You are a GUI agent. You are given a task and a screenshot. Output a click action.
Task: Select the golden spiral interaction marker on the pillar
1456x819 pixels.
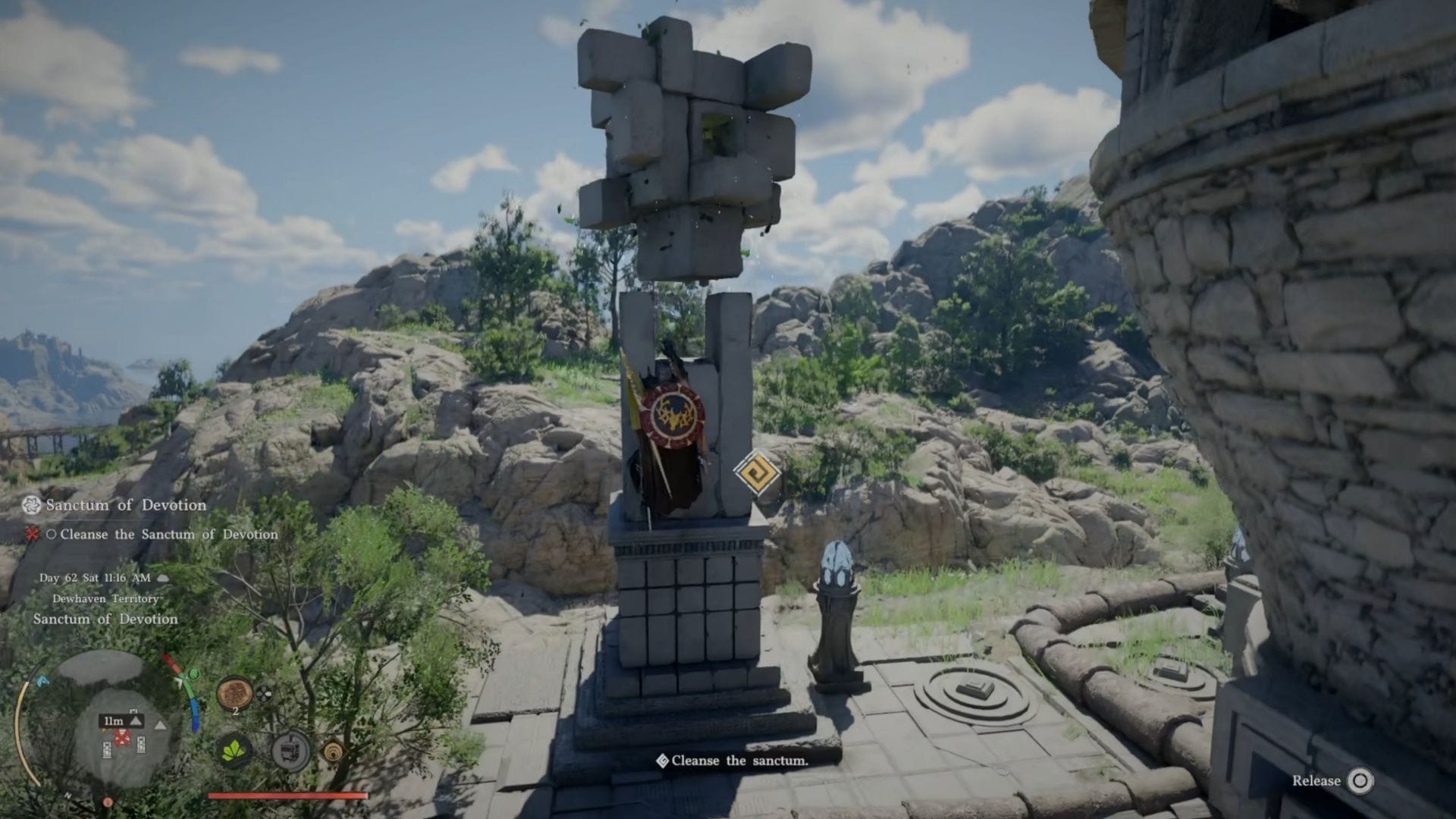(756, 473)
